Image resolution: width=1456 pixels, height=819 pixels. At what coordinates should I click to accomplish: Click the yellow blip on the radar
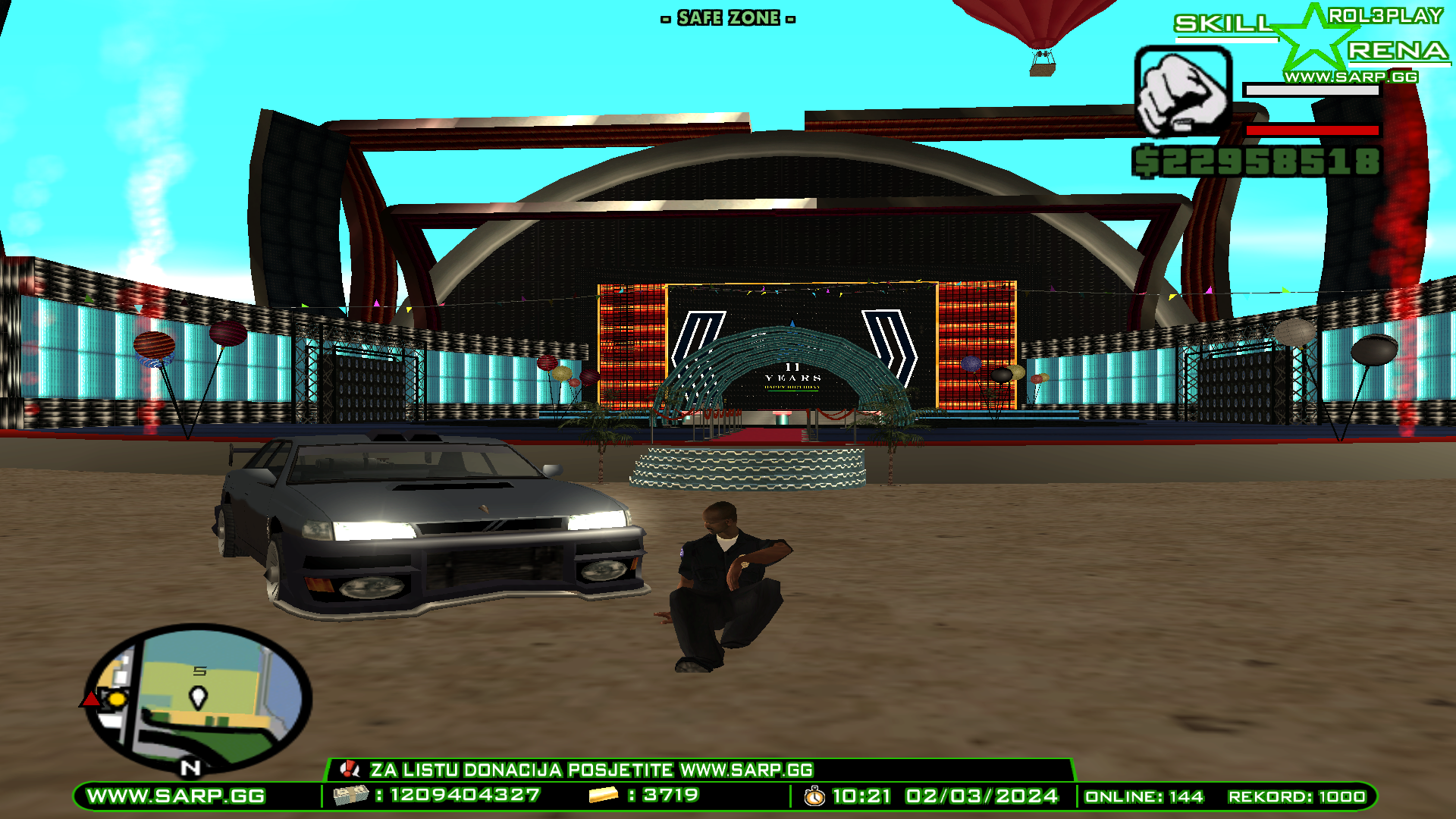[118, 698]
